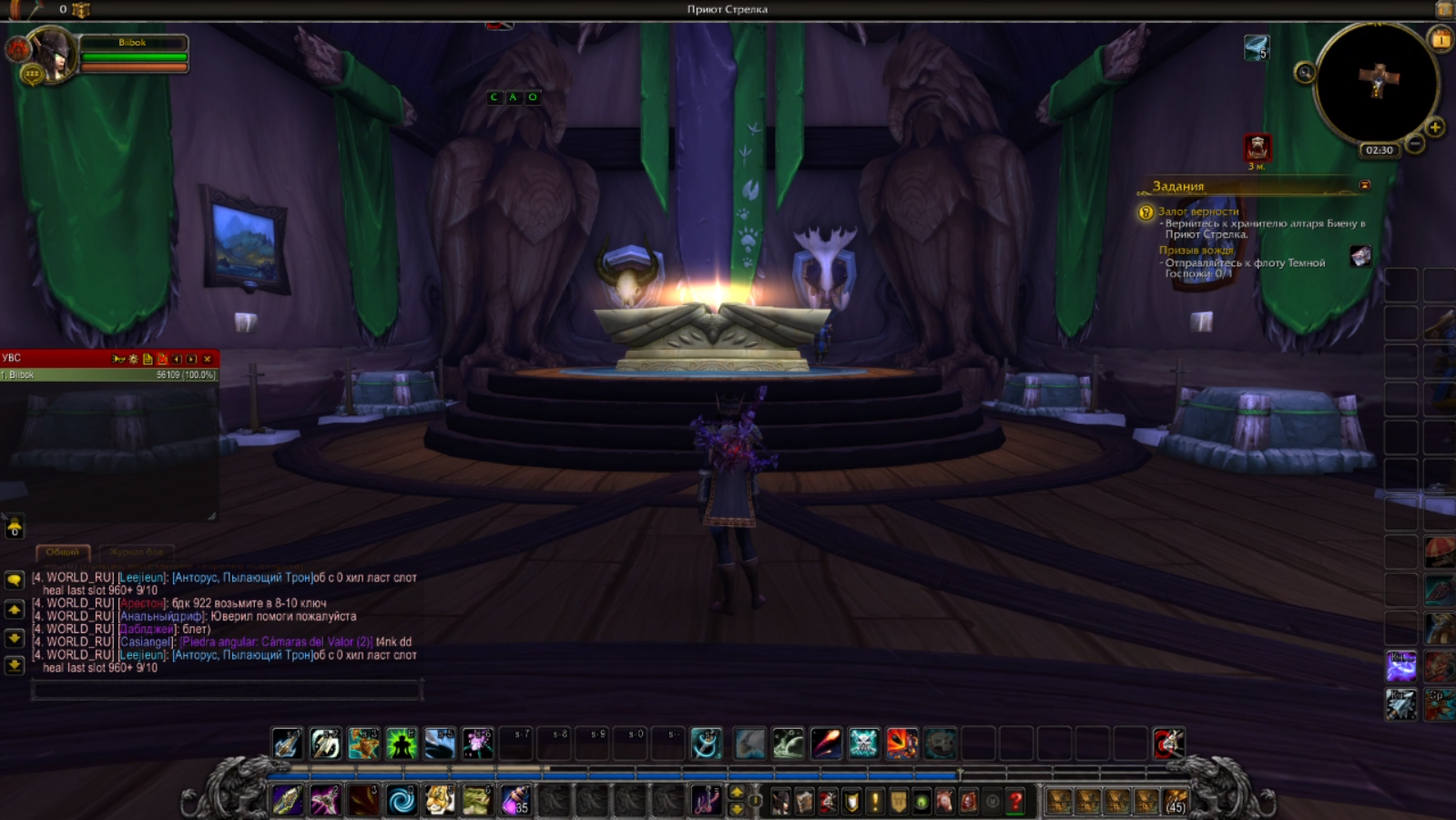Viewport: 1456px width, 820px height.
Task: Open the minimap
Action: pos(1377,84)
